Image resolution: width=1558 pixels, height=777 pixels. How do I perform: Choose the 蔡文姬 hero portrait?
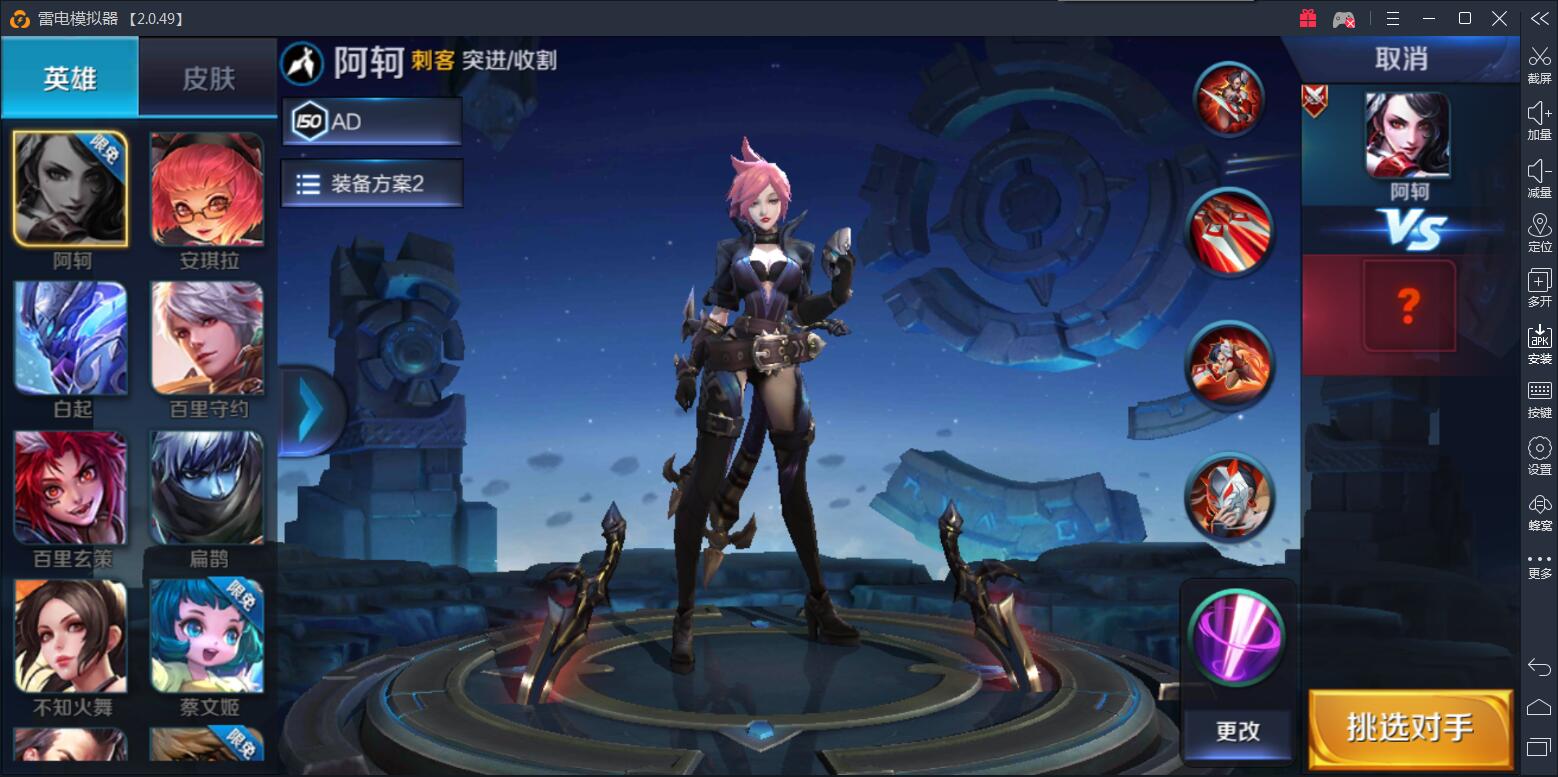[208, 636]
